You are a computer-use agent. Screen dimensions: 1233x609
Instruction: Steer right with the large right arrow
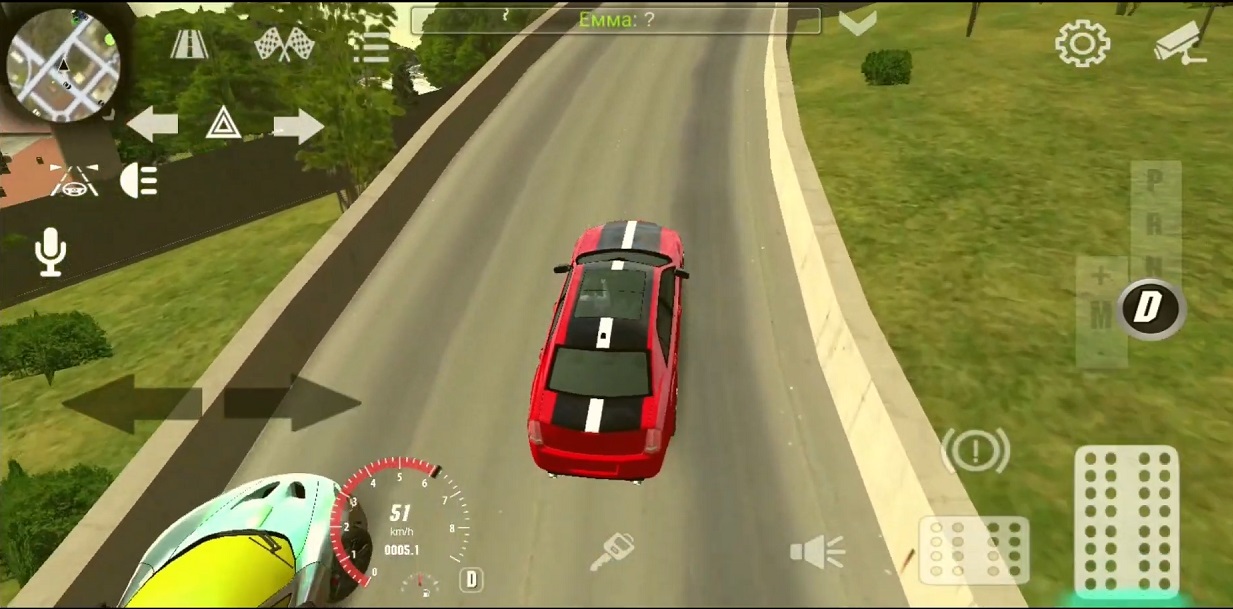point(292,404)
